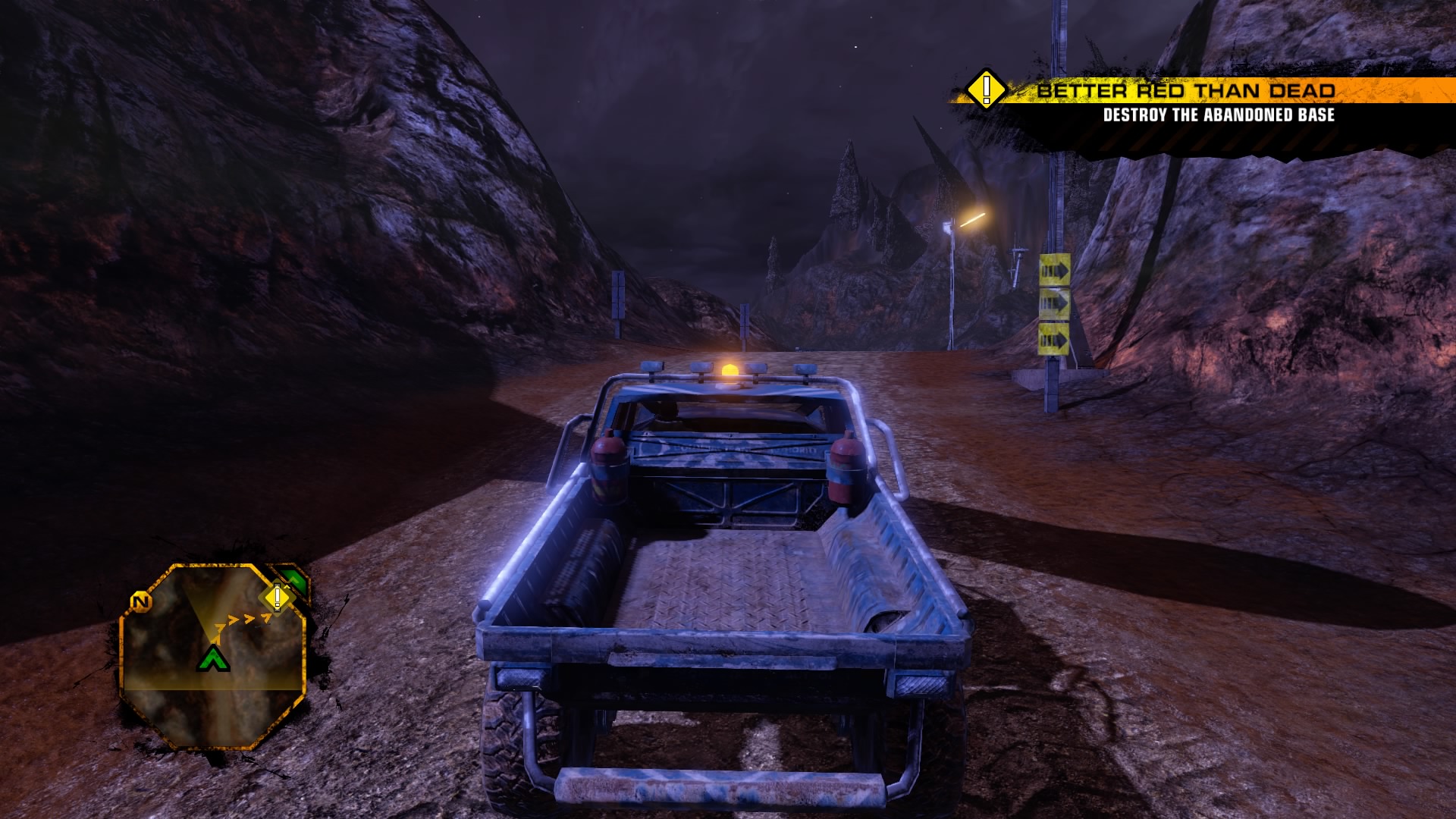Select the green player arrow on minimap

click(214, 658)
